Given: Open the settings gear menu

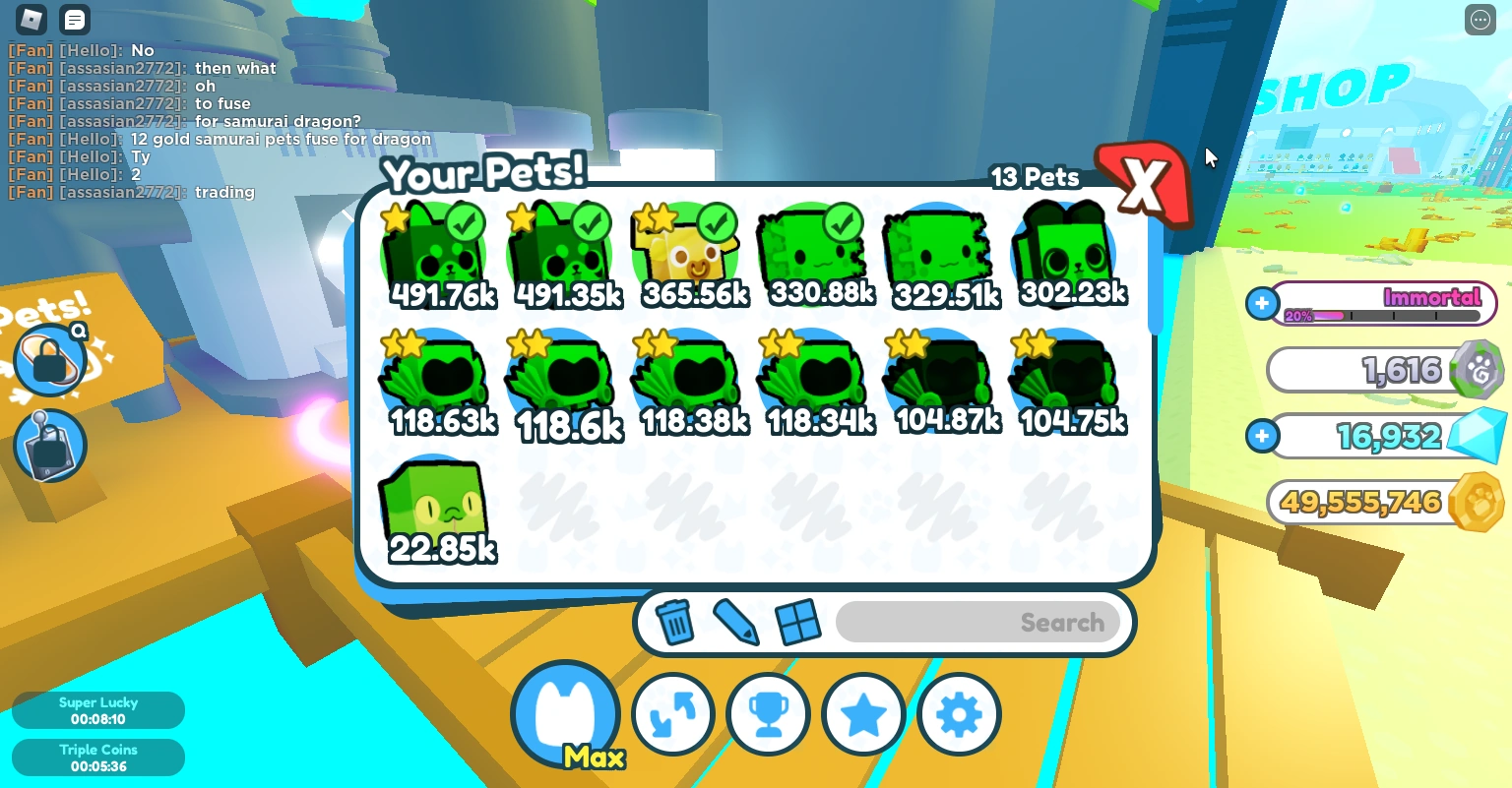Looking at the screenshot, I should coord(959,714).
